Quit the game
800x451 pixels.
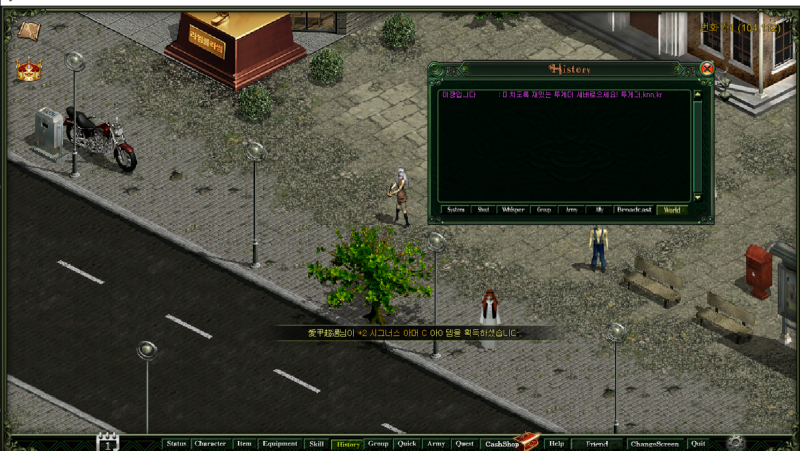[x=698, y=443]
